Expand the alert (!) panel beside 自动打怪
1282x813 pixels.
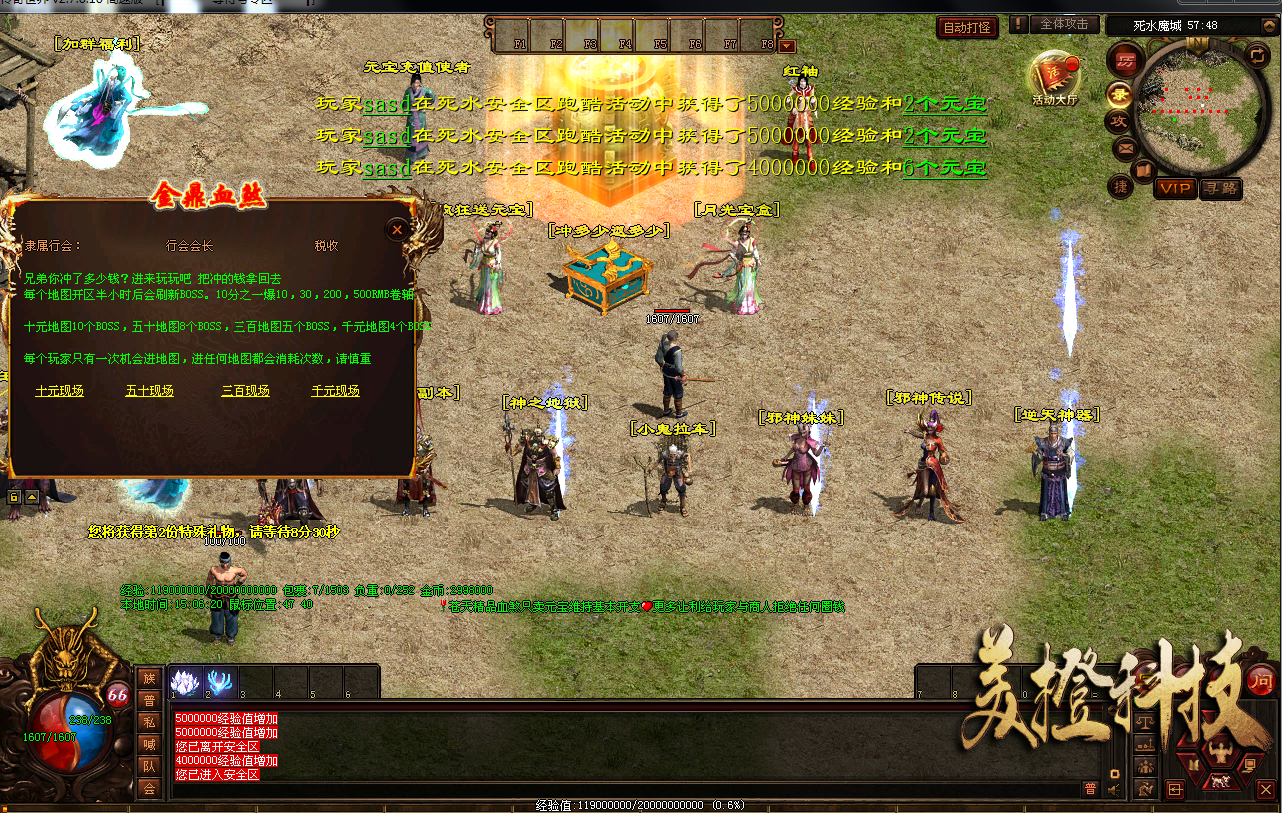point(1017,27)
